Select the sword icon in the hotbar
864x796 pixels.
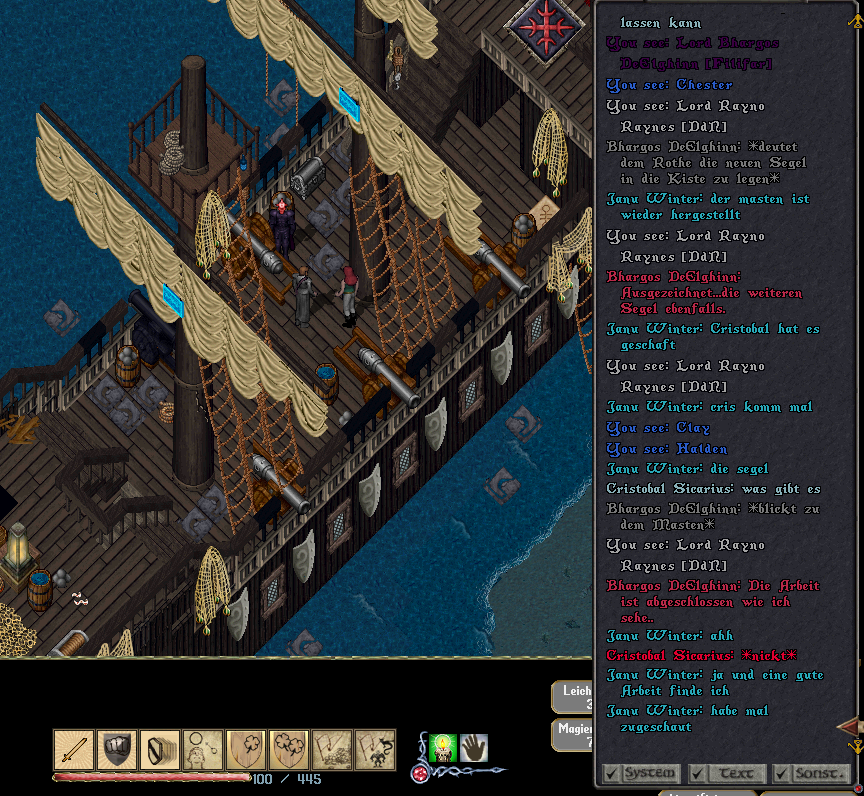(x=74, y=750)
